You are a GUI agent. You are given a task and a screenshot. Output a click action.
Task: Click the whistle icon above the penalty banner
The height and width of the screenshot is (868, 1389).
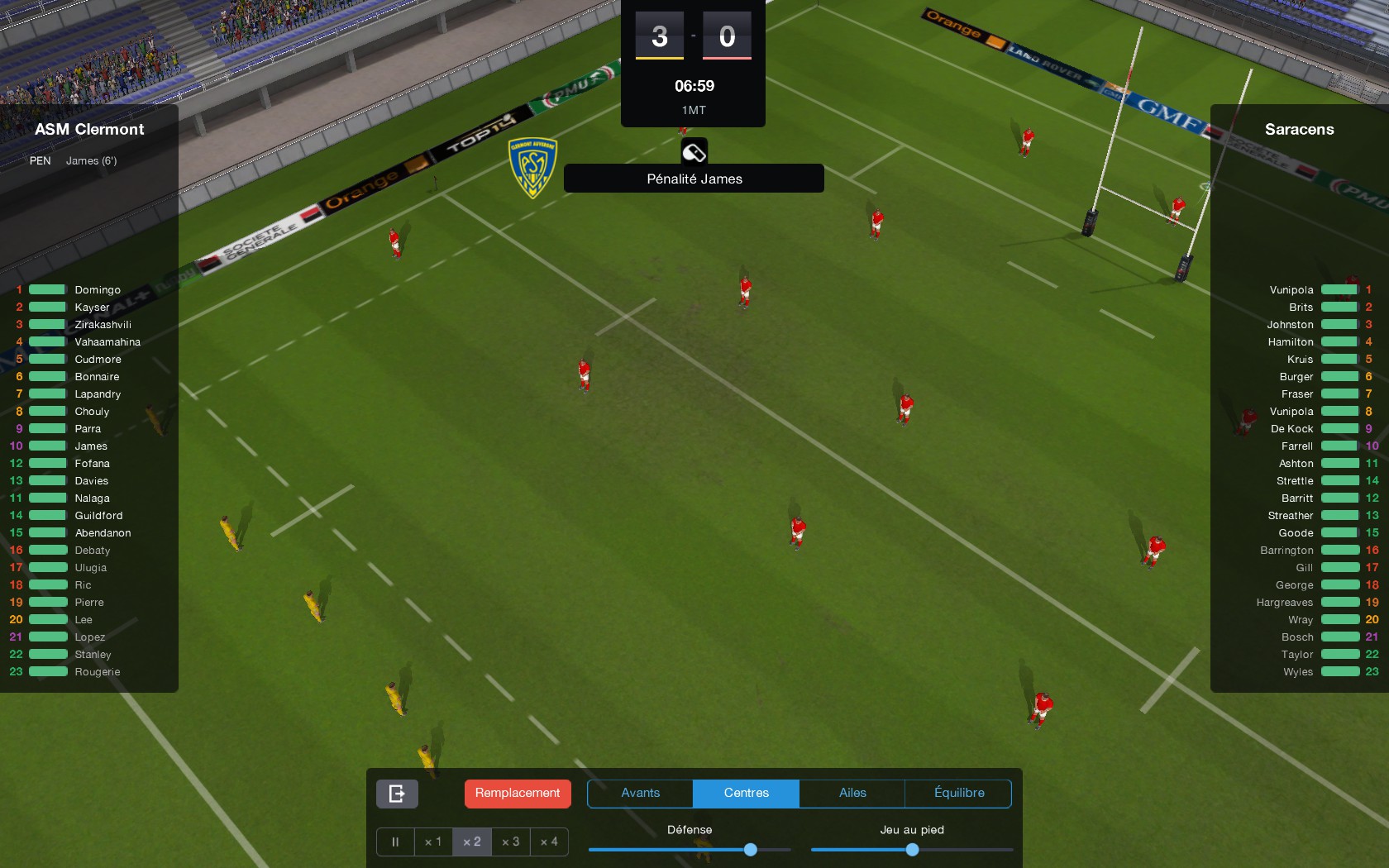[x=693, y=152]
